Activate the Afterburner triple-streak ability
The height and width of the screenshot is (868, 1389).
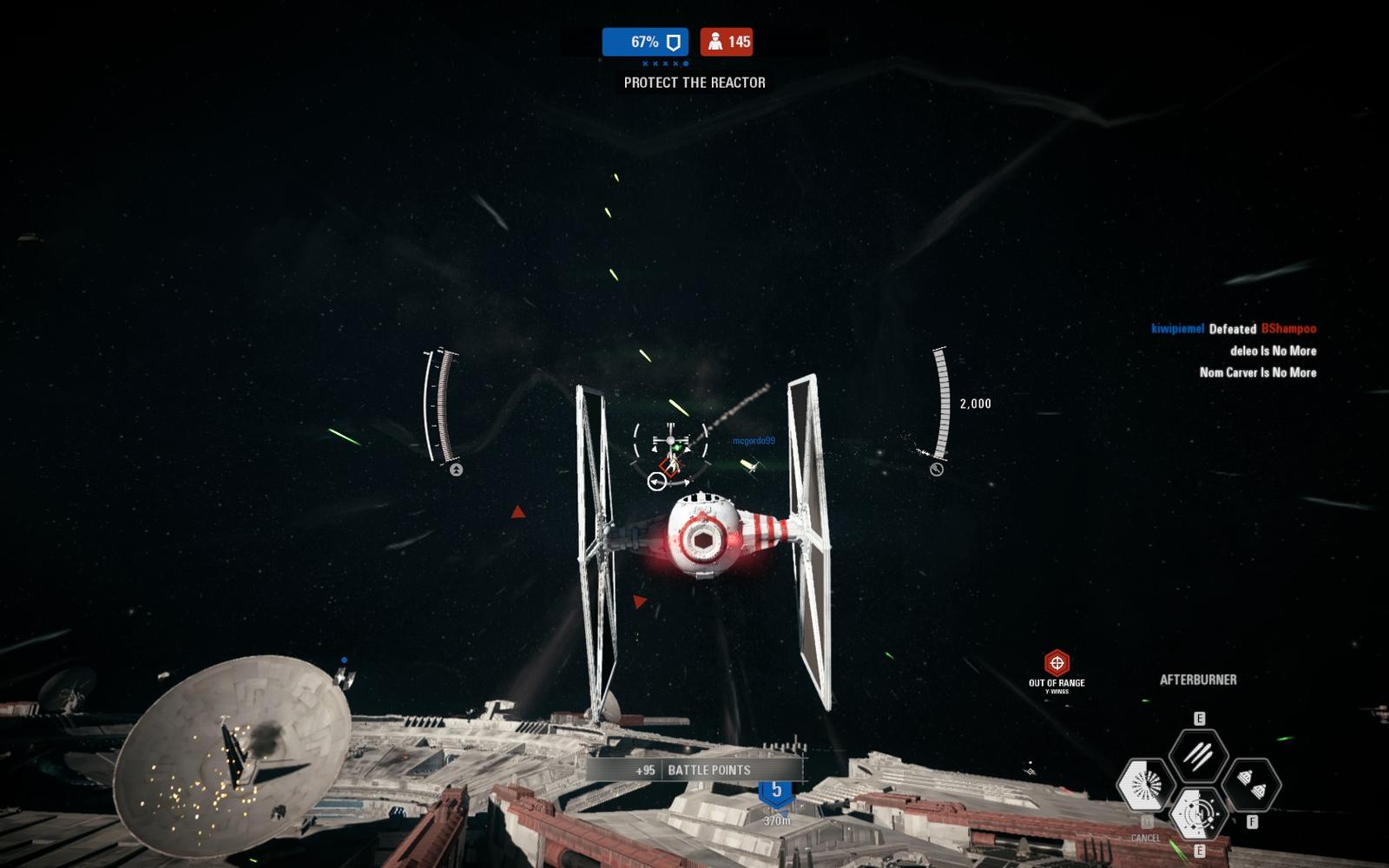tap(1198, 757)
